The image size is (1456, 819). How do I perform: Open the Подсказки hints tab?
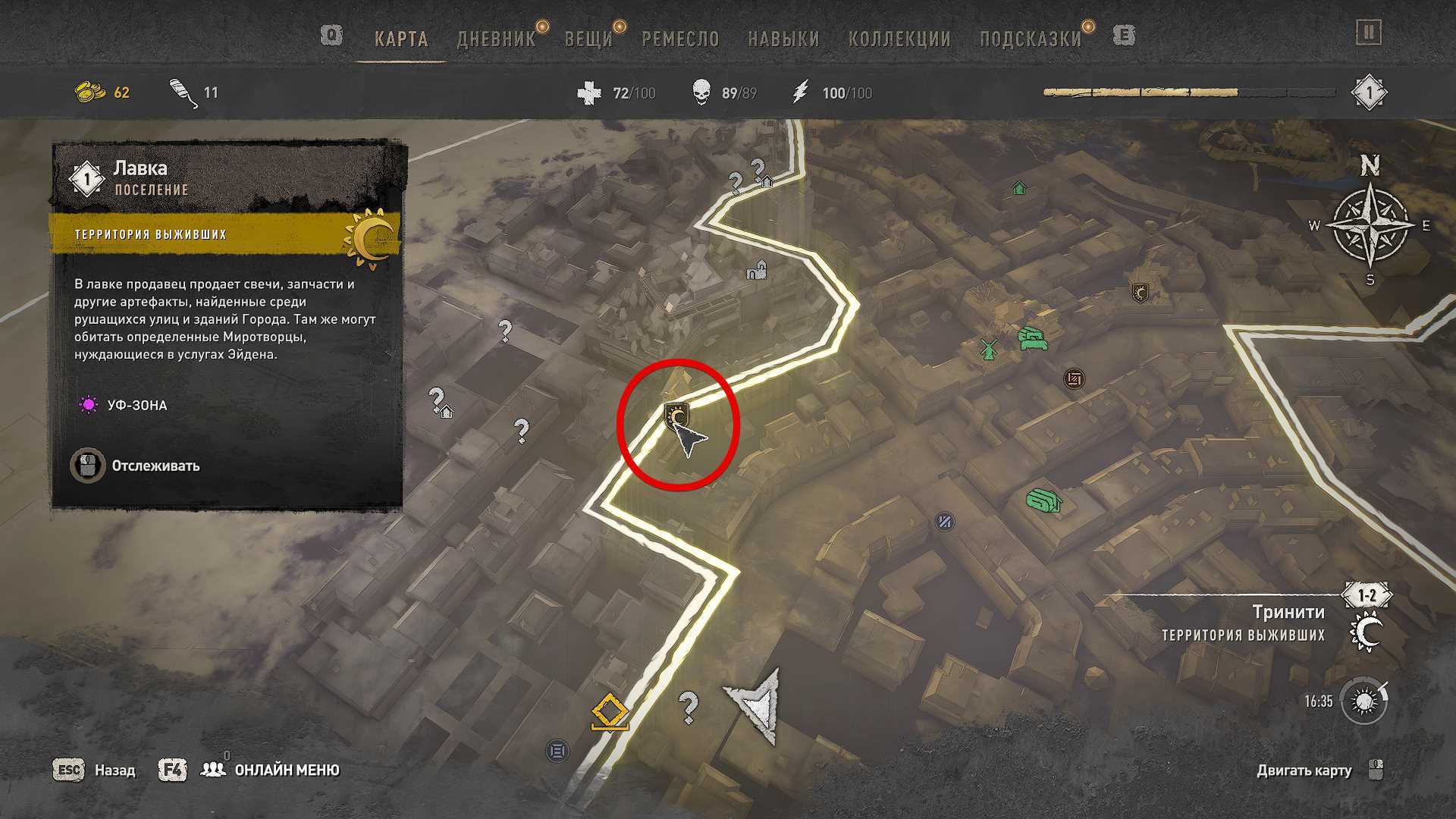(1031, 39)
